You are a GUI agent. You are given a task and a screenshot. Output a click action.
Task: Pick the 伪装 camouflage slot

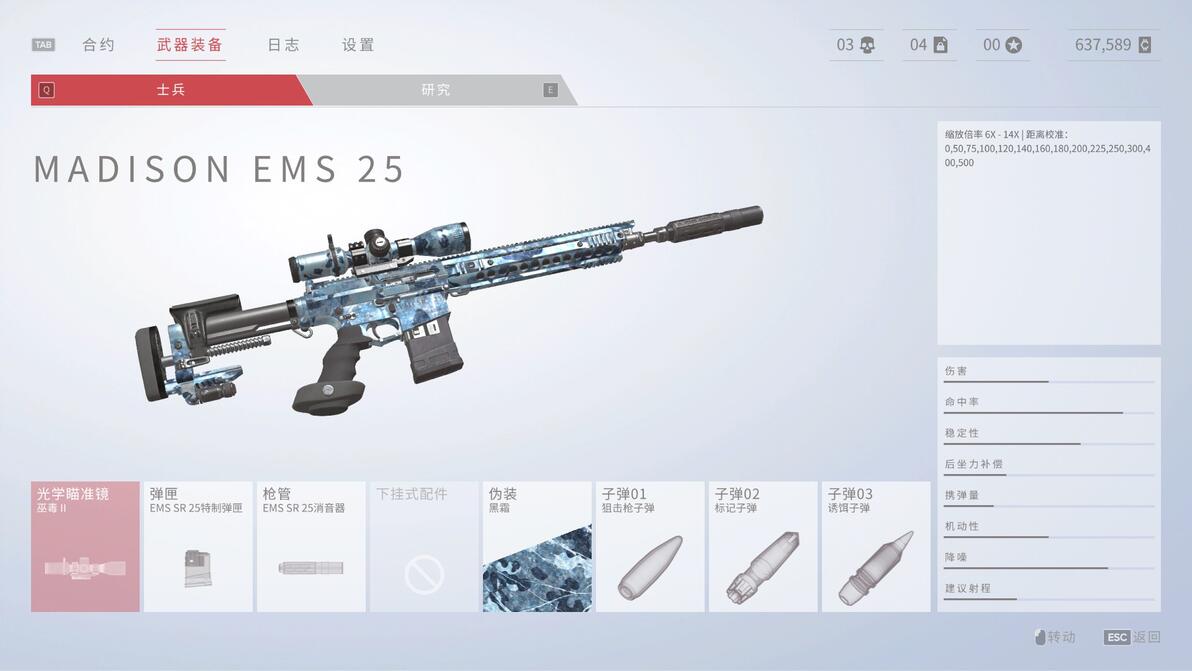[x=537, y=547]
